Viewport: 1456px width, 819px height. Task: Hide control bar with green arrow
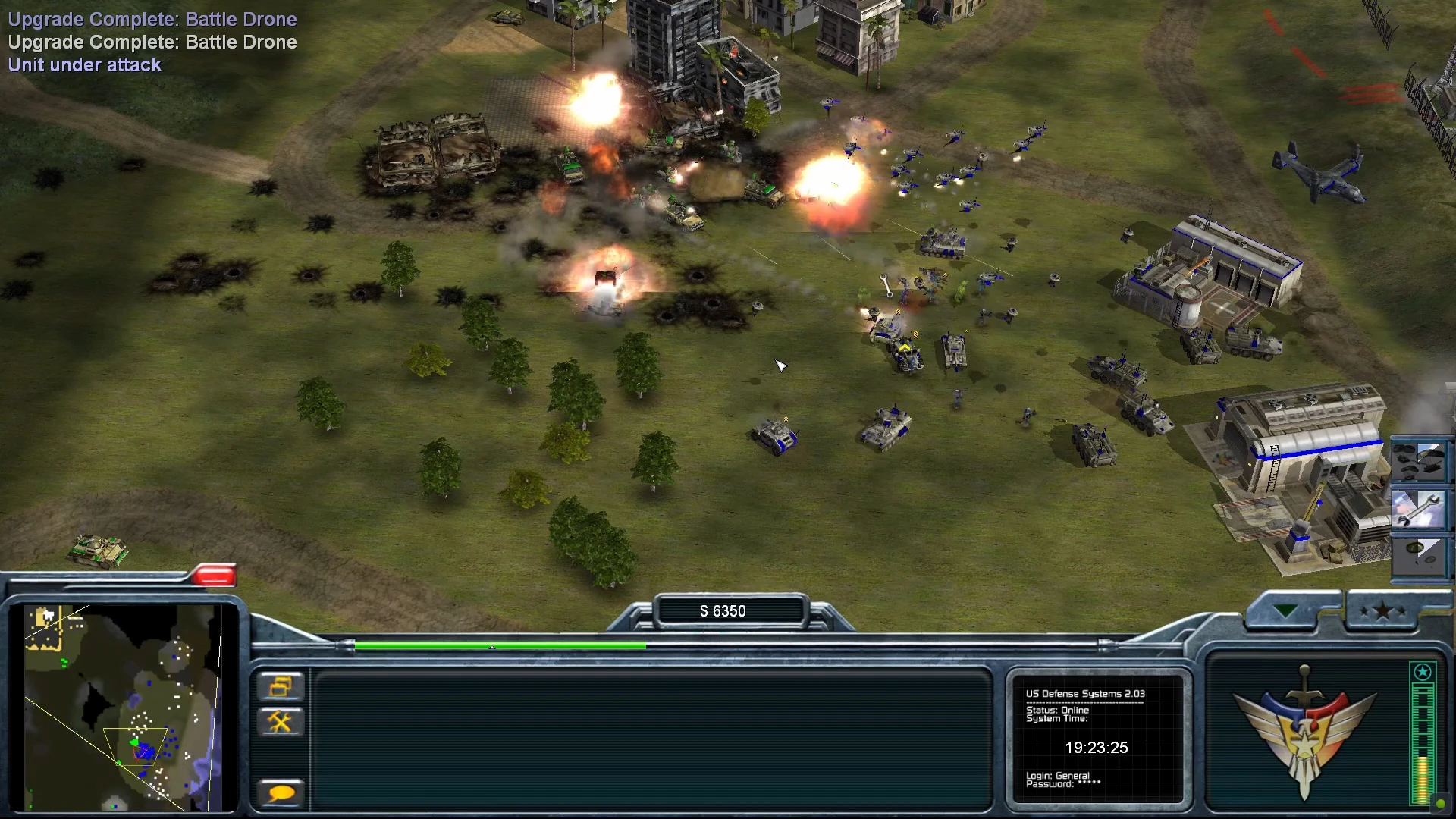[1286, 610]
